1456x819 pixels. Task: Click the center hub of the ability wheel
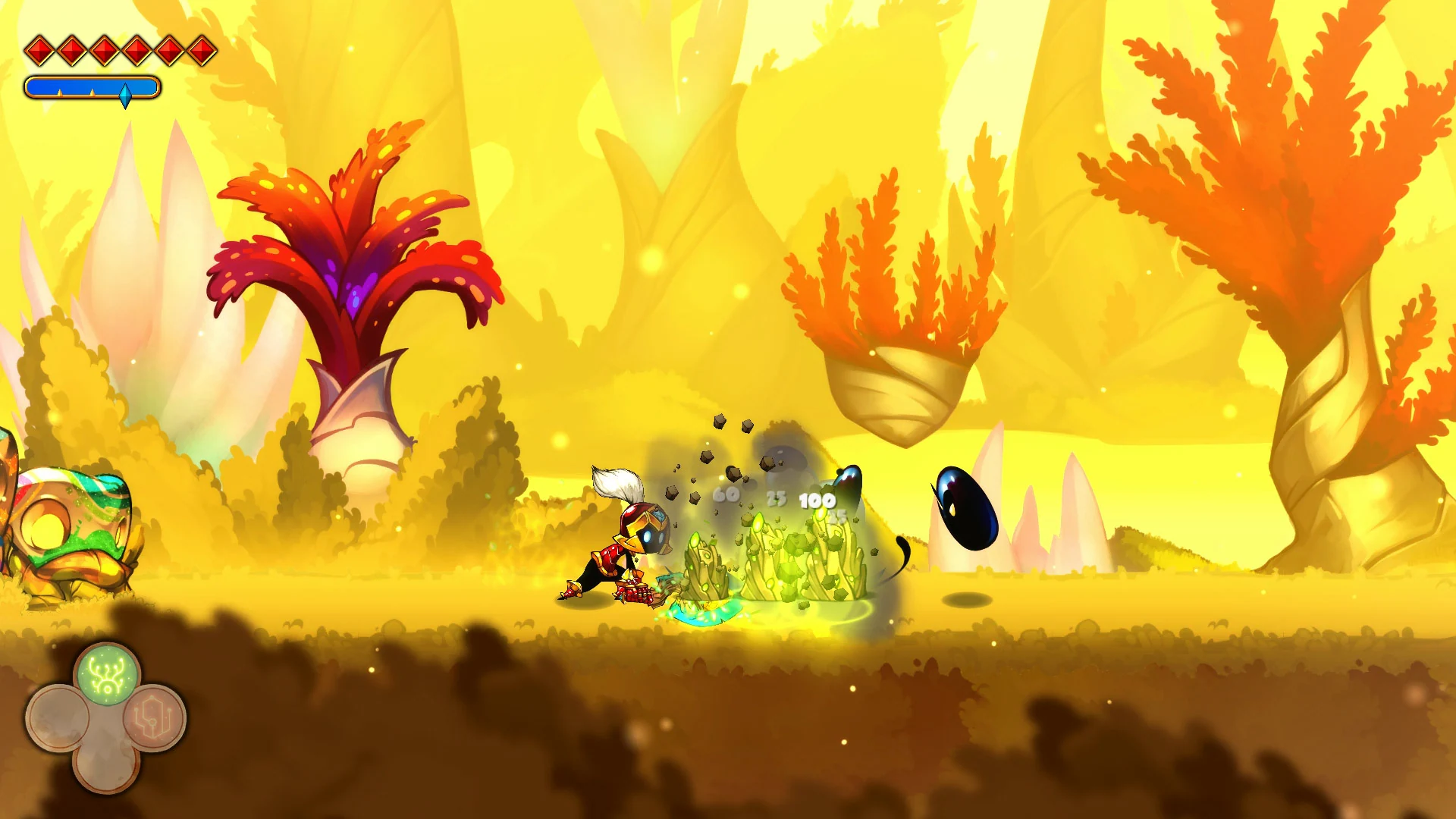tap(107, 723)
